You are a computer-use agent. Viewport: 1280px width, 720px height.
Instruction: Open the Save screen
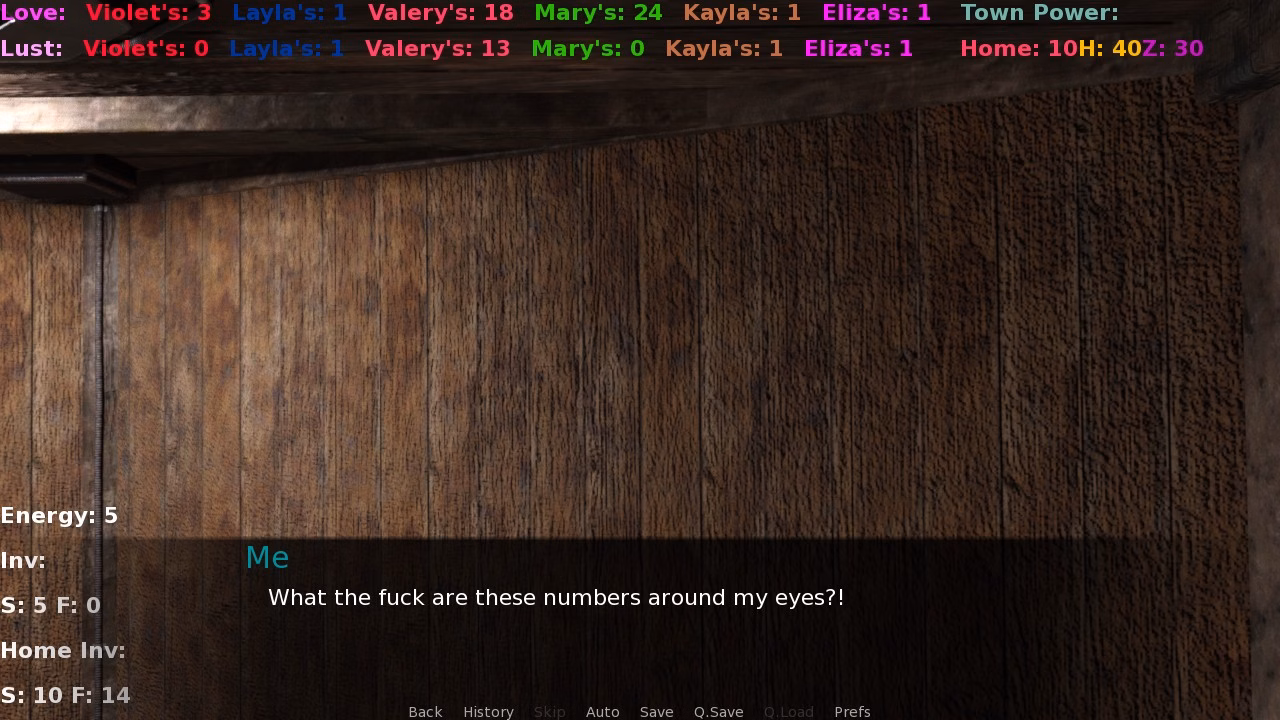[656, 711]
